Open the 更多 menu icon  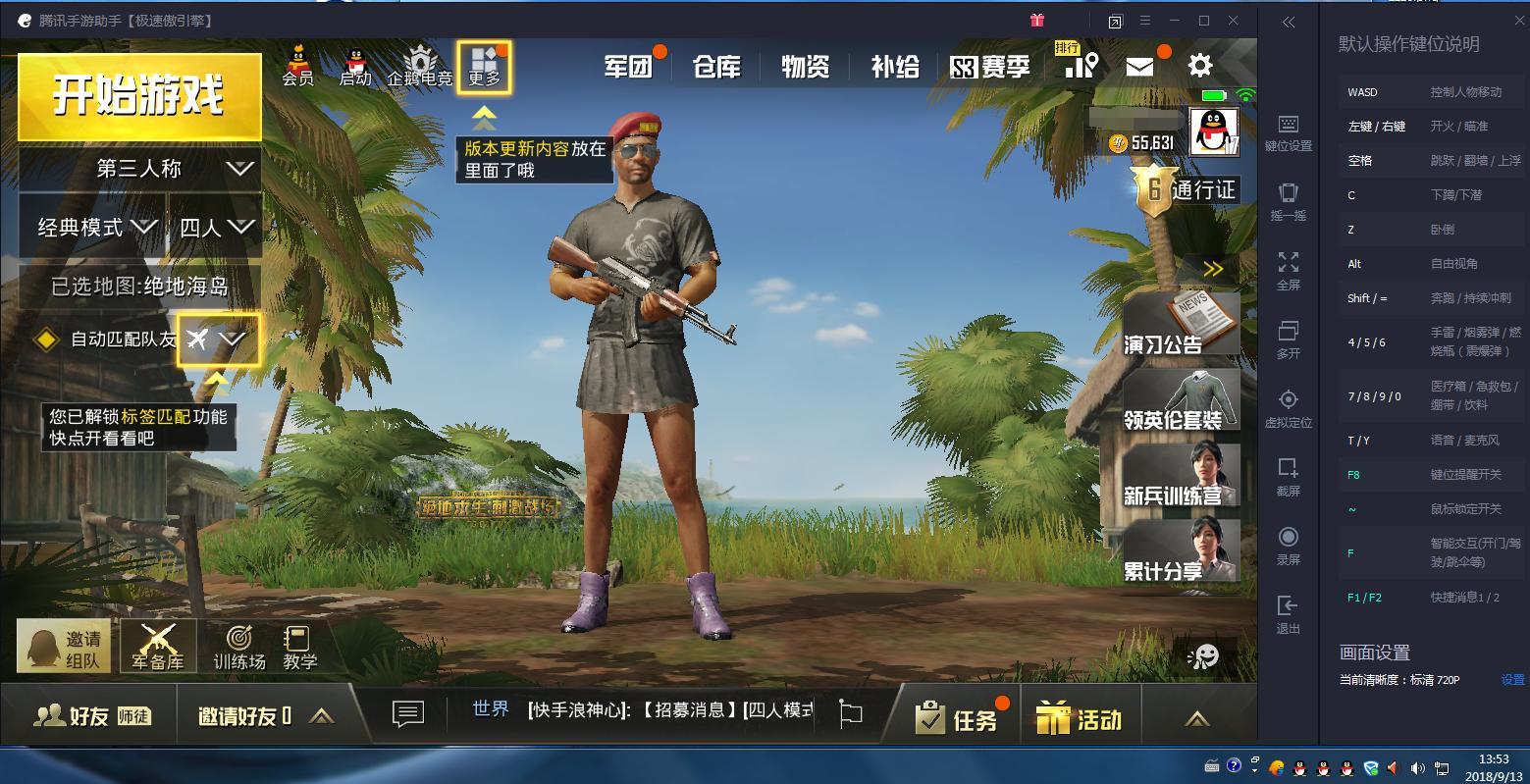[484, 67]
